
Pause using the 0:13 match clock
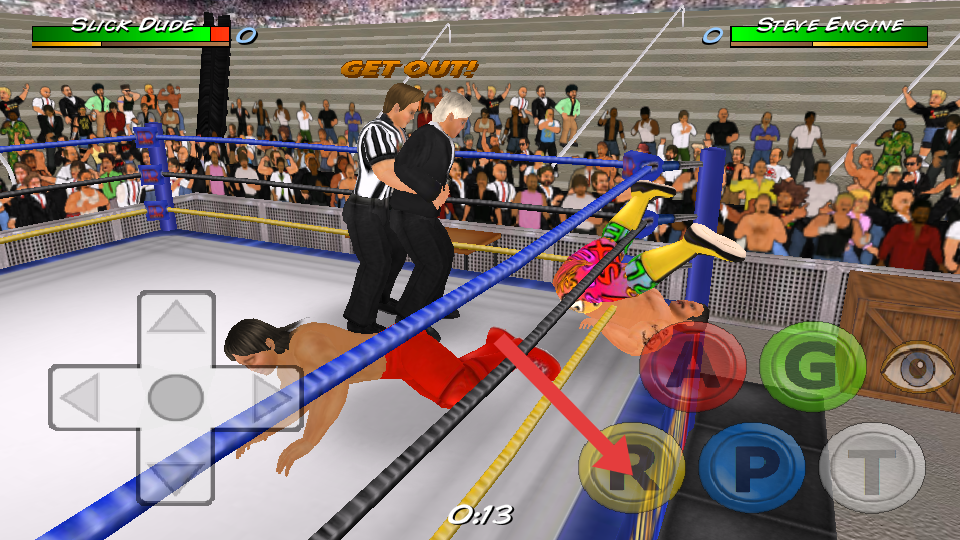480,515
